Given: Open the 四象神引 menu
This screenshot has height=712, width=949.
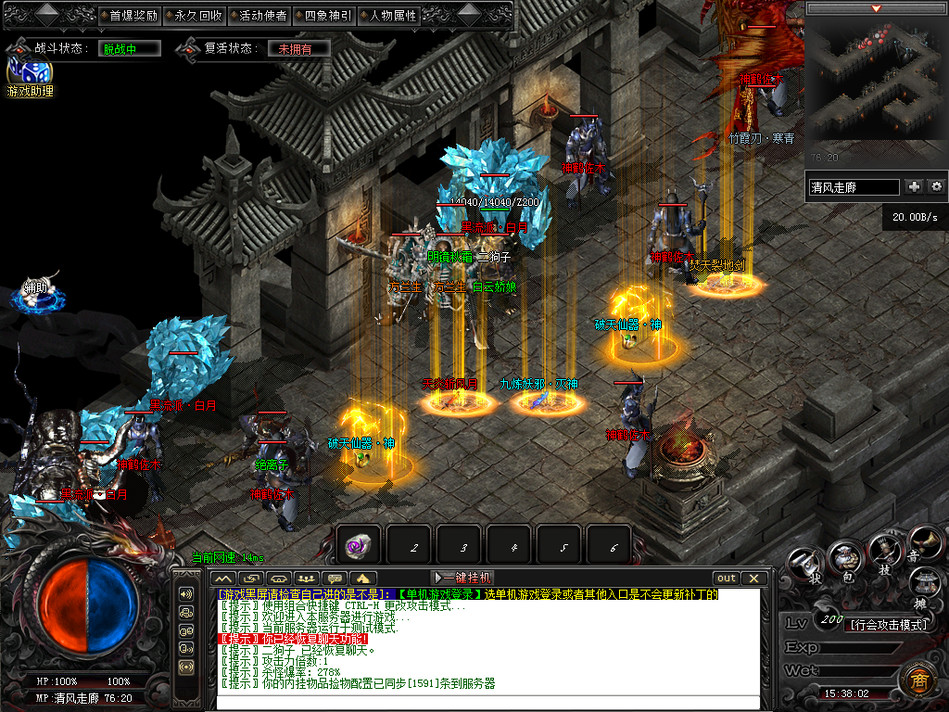Looking at the screenshot, I should point(327,16).
